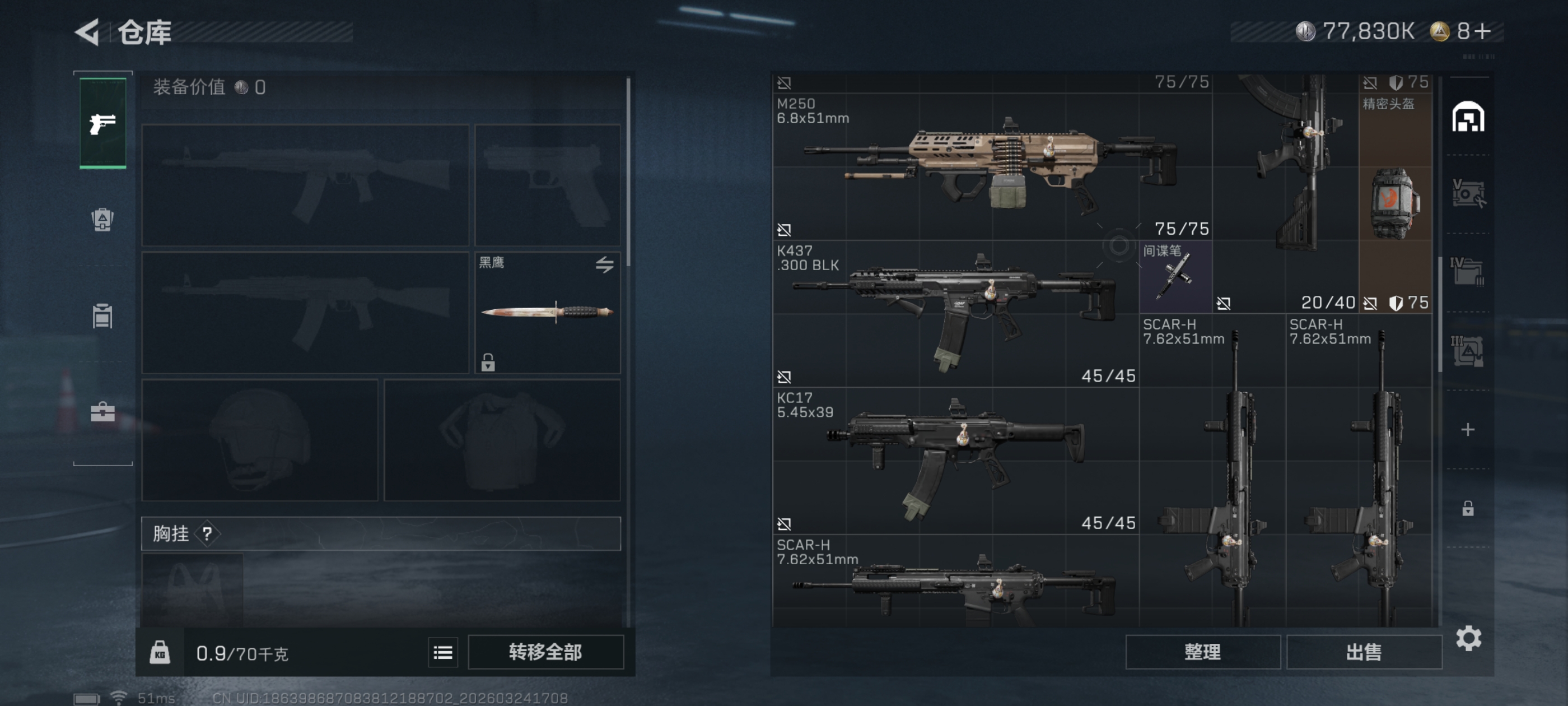This screenshot has height=706, width=1568.
Task: Select the 间谍笔 spy pen item
Action: tap(1175, 277)
